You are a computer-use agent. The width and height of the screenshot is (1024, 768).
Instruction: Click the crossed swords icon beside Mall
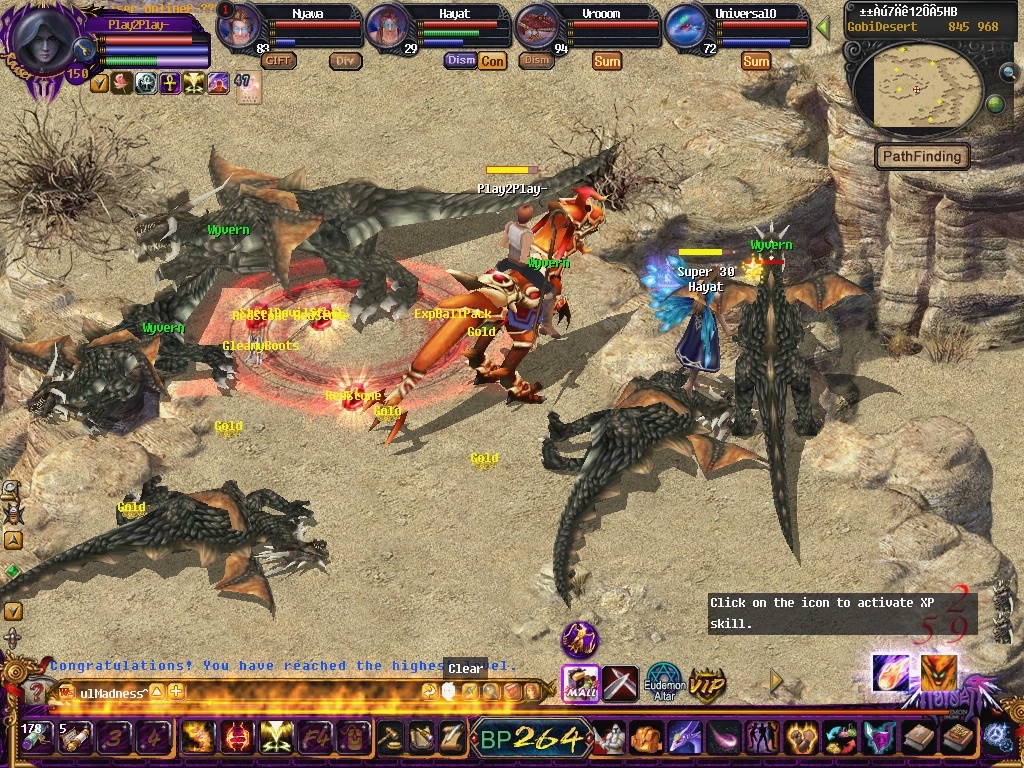(620, 683)
